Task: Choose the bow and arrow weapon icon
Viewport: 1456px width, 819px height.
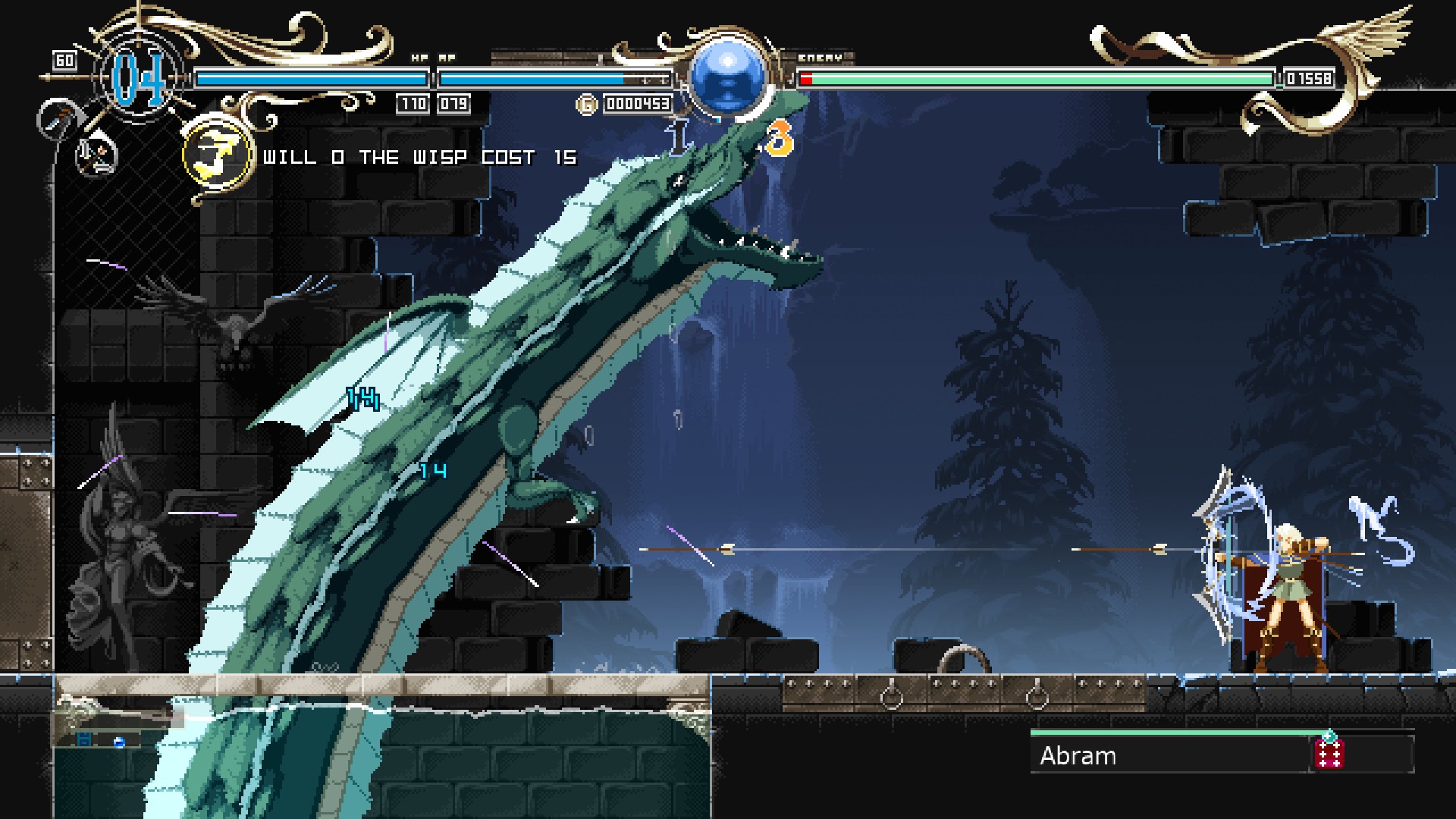Action: (x=97, y=154)
